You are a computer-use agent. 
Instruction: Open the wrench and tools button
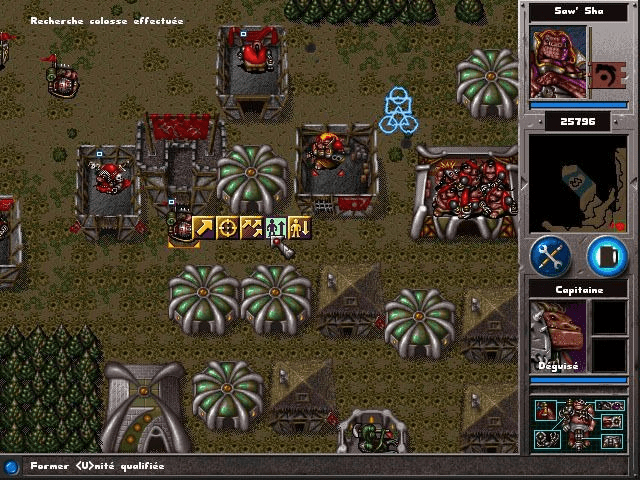tap(550, 256)
